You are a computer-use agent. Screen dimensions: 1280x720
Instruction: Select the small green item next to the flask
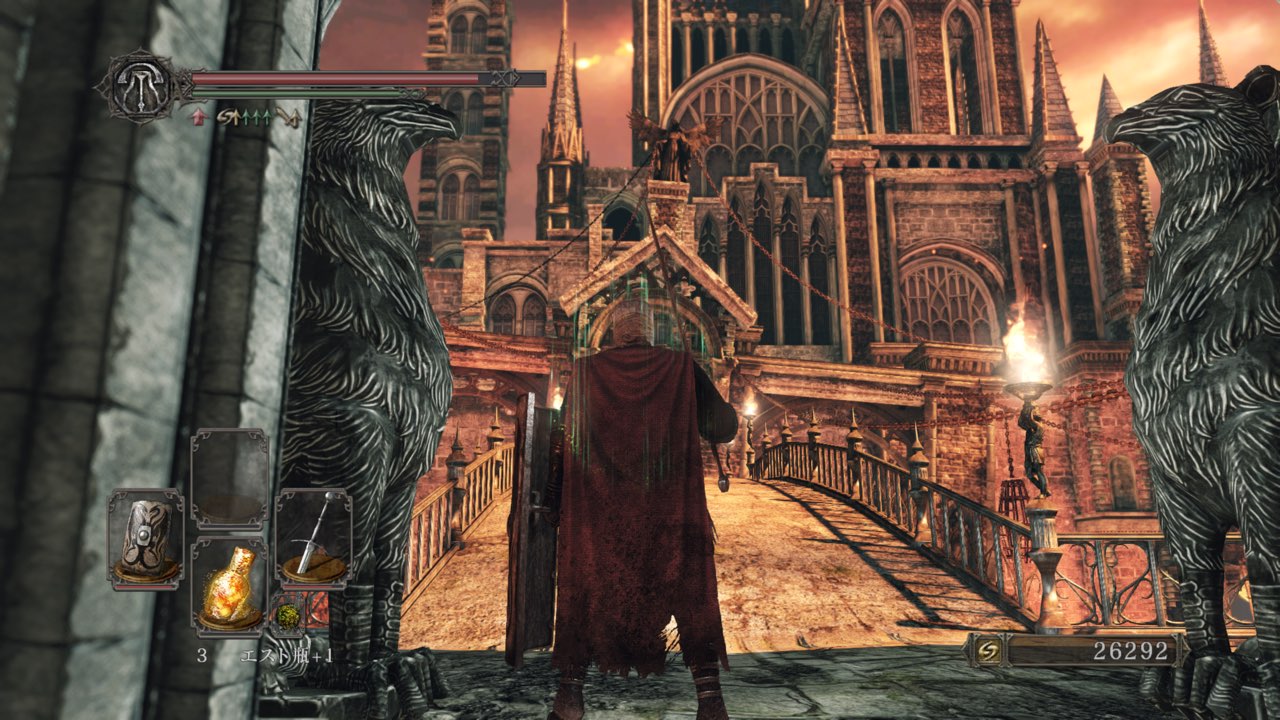tap(286, 613)
